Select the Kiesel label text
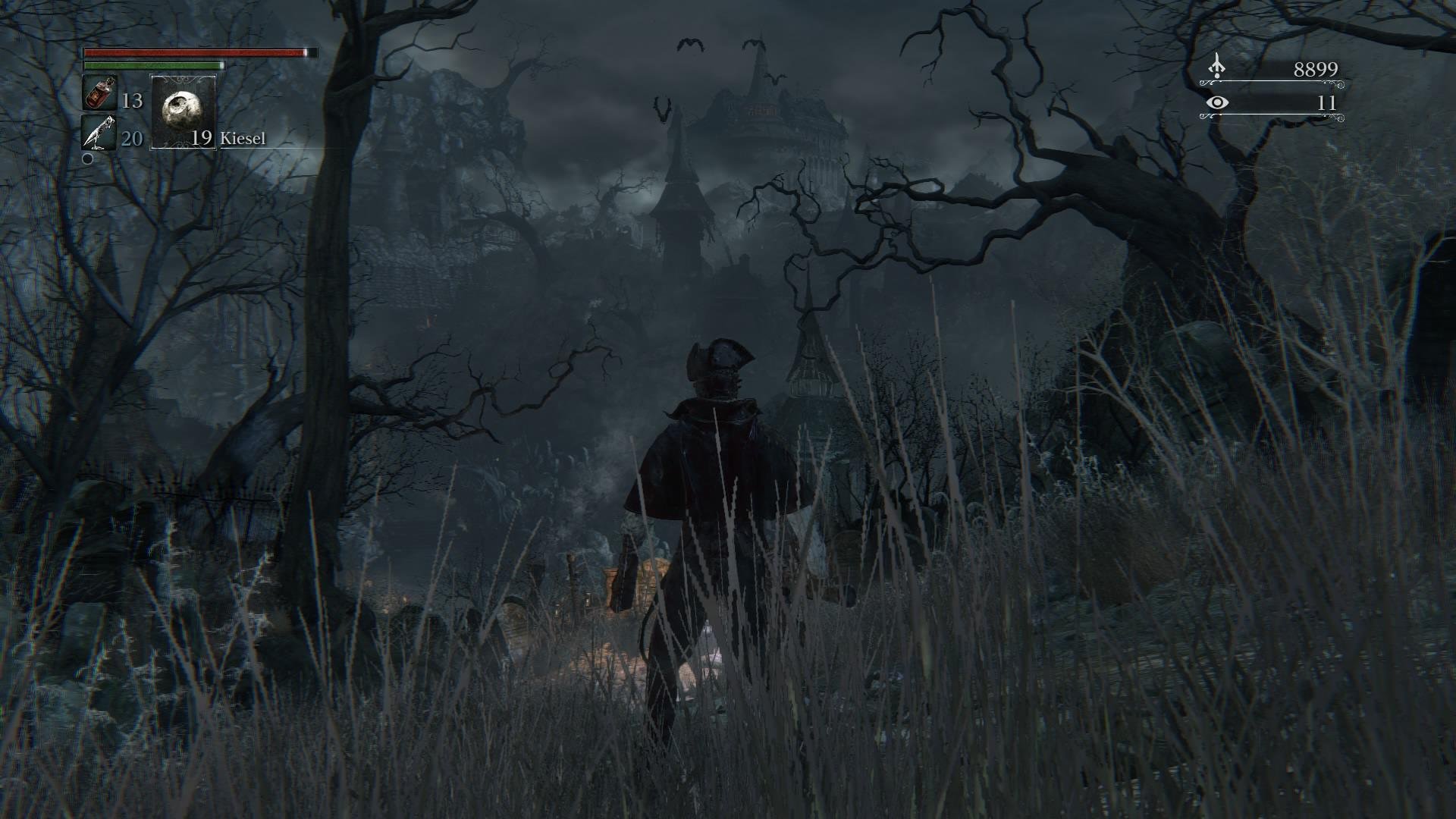 coord(243,139)
